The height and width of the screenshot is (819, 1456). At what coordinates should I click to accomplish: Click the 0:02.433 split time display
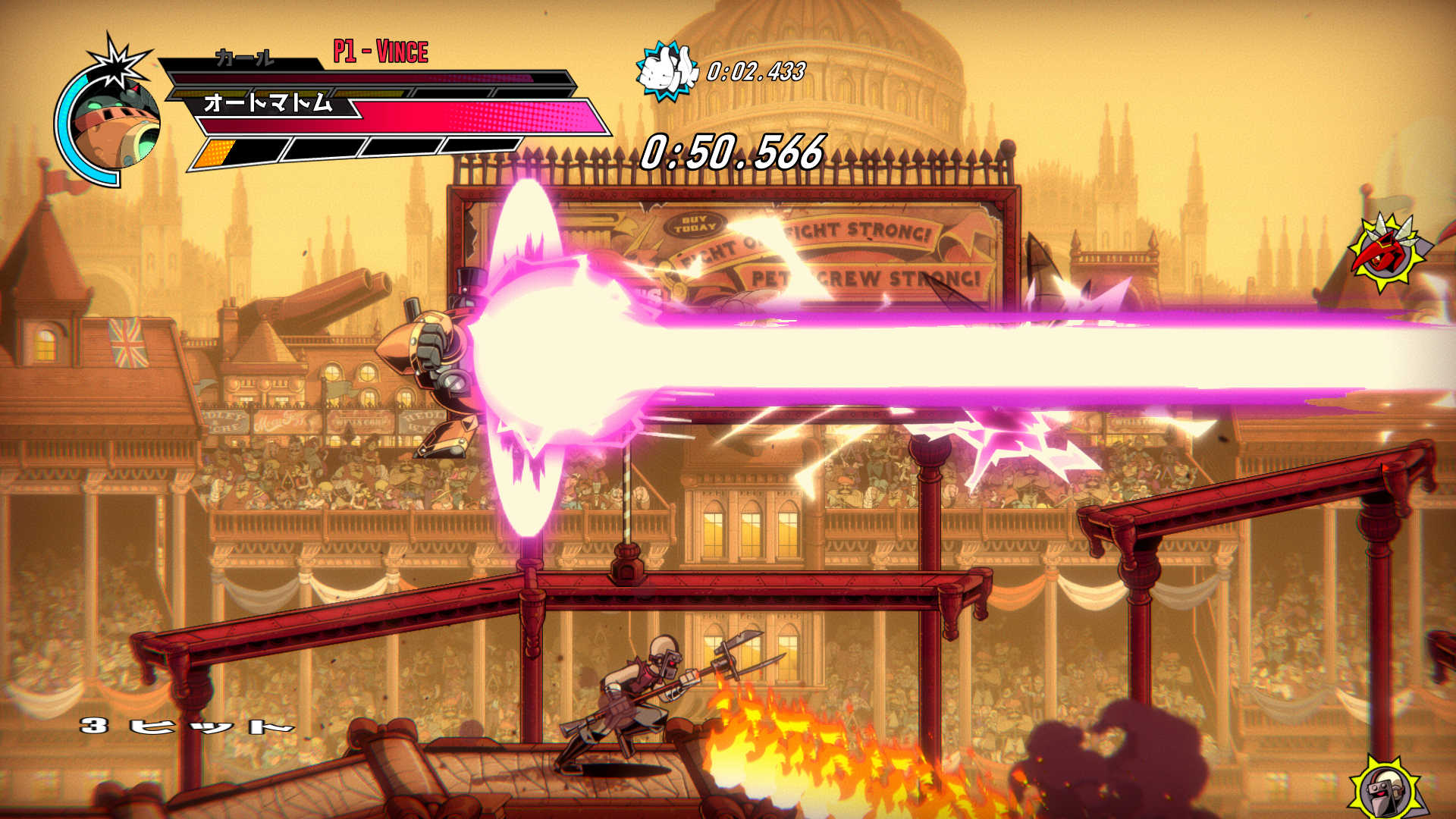coord(755,72)
